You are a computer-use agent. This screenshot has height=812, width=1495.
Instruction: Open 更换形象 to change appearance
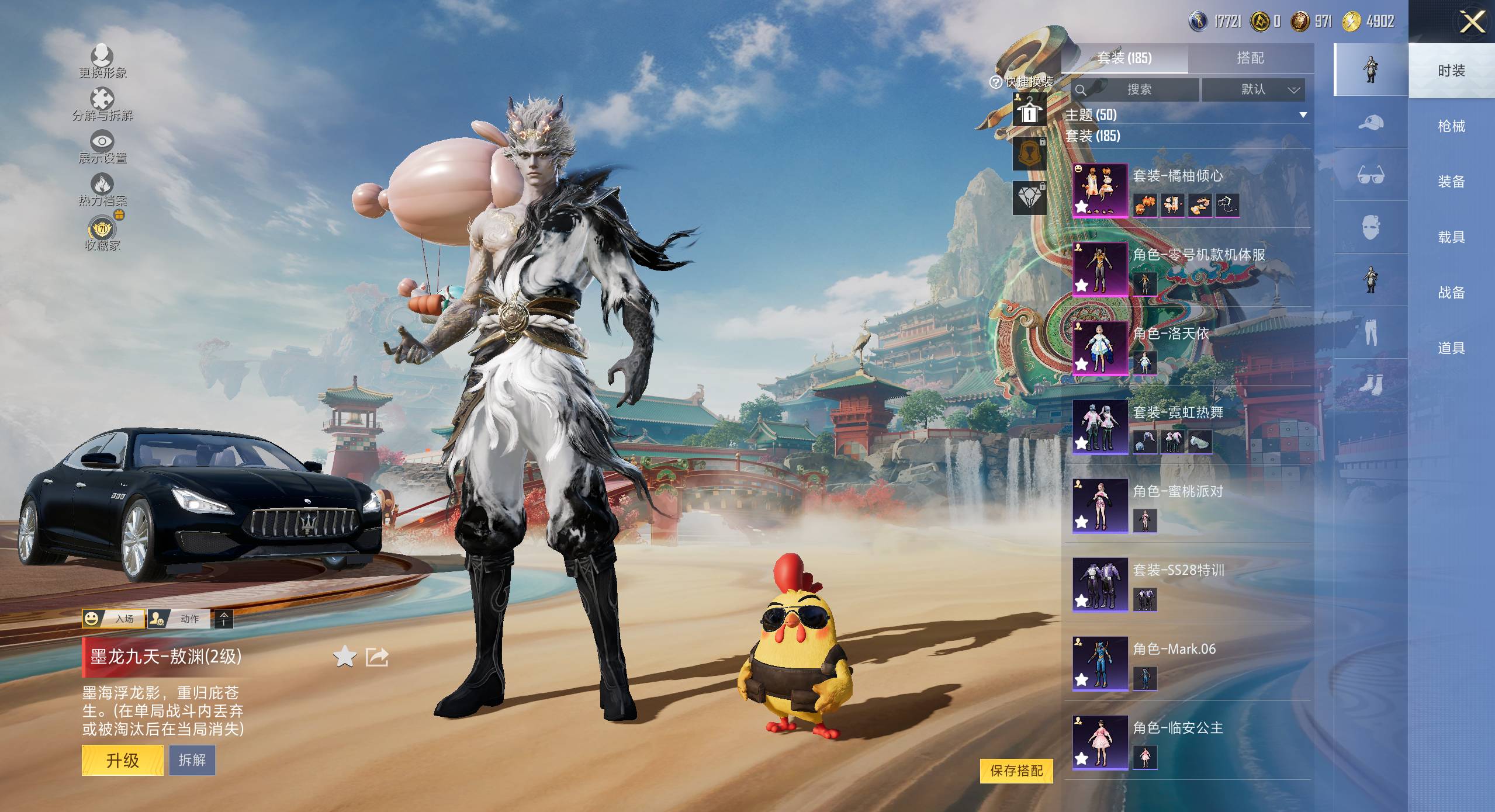pyautogui.click(x=102, y=61)
